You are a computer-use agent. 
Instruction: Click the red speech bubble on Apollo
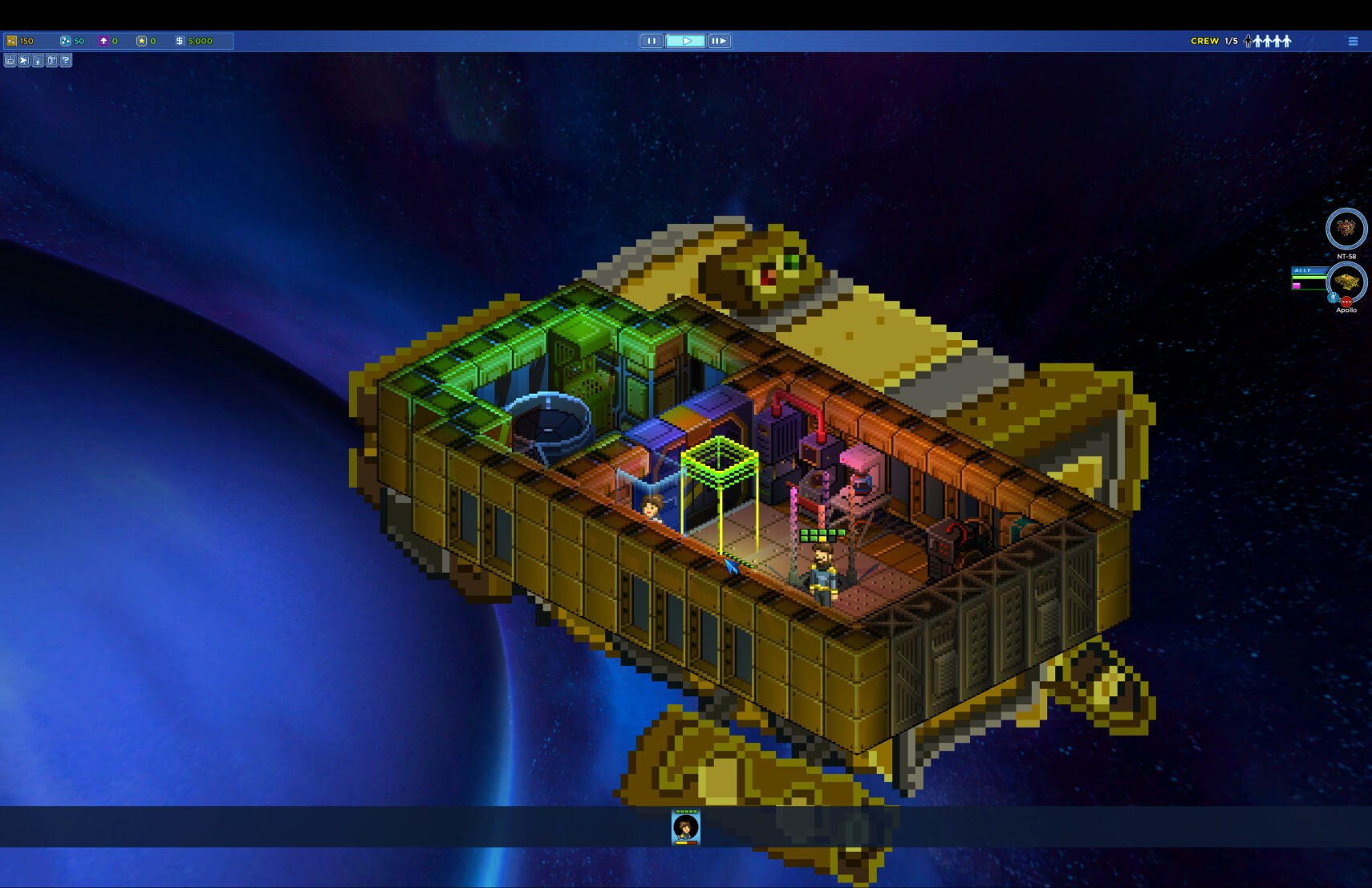(1346, 302)
